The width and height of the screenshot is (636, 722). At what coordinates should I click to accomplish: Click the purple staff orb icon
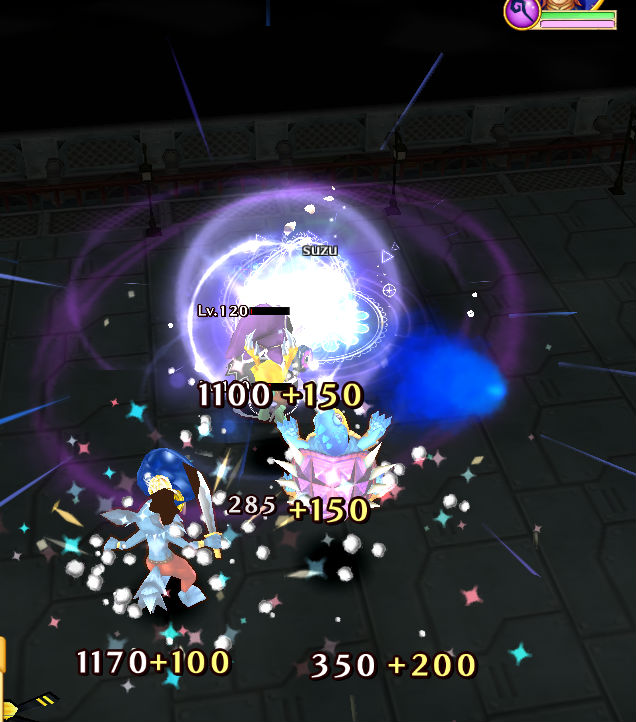(522, 12)
